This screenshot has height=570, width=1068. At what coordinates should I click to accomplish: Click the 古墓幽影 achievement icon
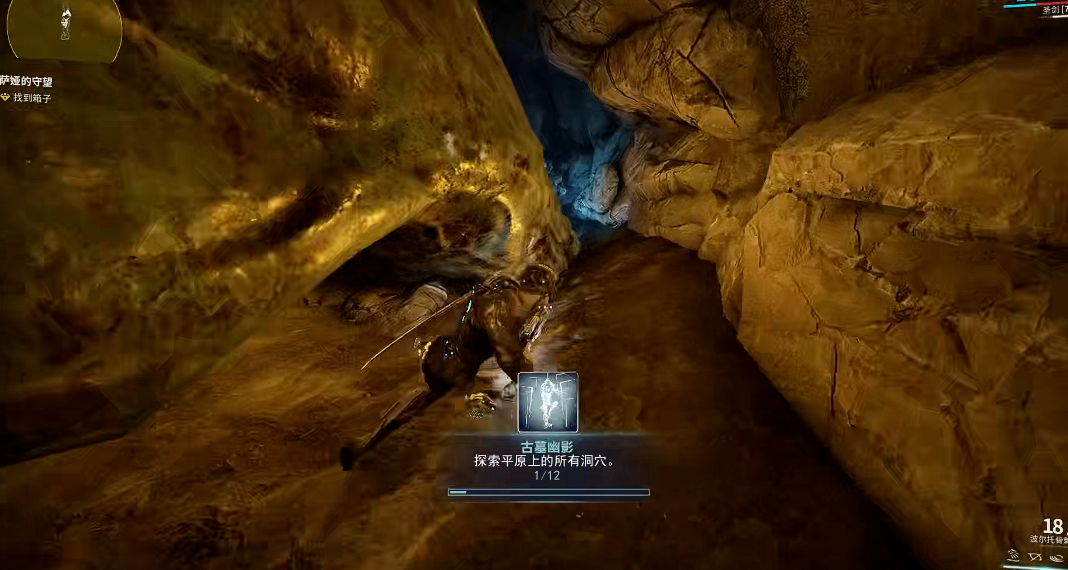click(x=547, y=401)
